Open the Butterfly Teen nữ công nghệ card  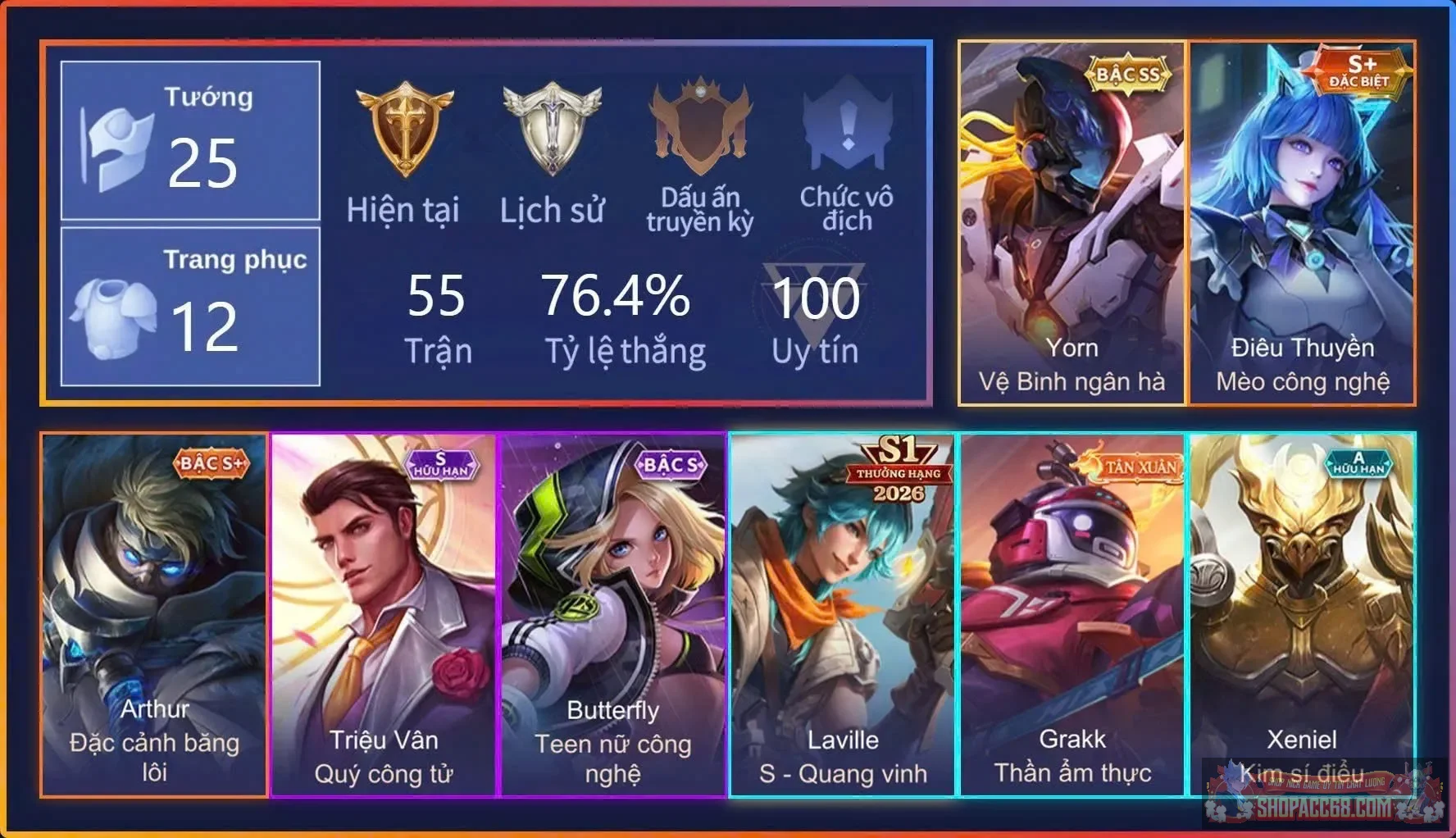[x=613, y=615]
